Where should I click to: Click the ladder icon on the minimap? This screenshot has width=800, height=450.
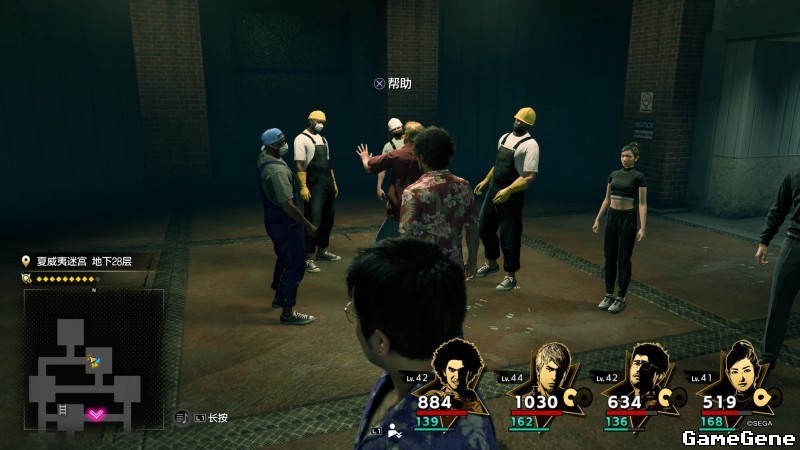64,410
